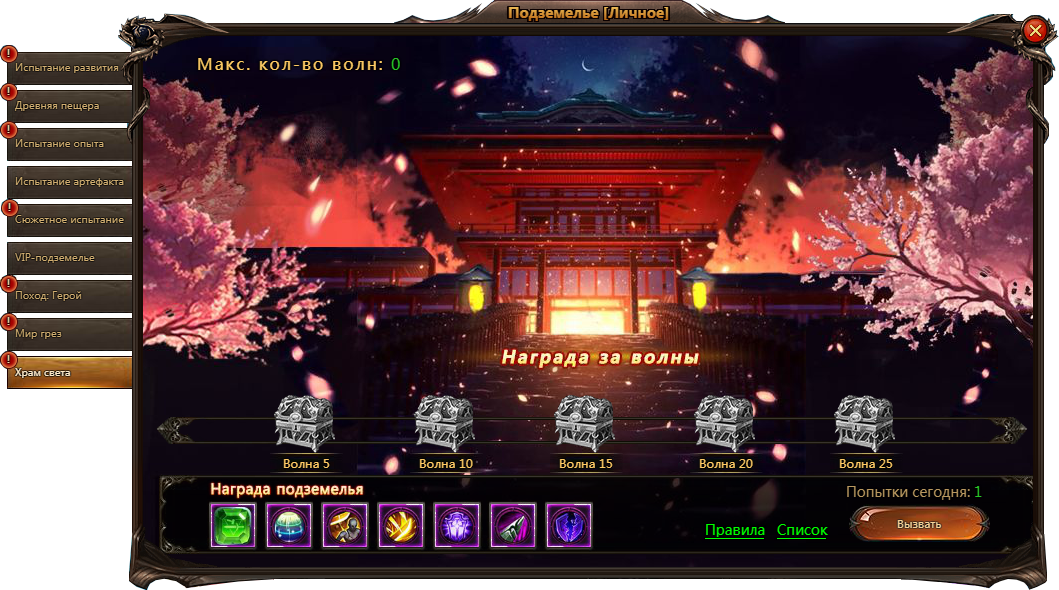Inspect the green gem reward icon

(233, 525)
